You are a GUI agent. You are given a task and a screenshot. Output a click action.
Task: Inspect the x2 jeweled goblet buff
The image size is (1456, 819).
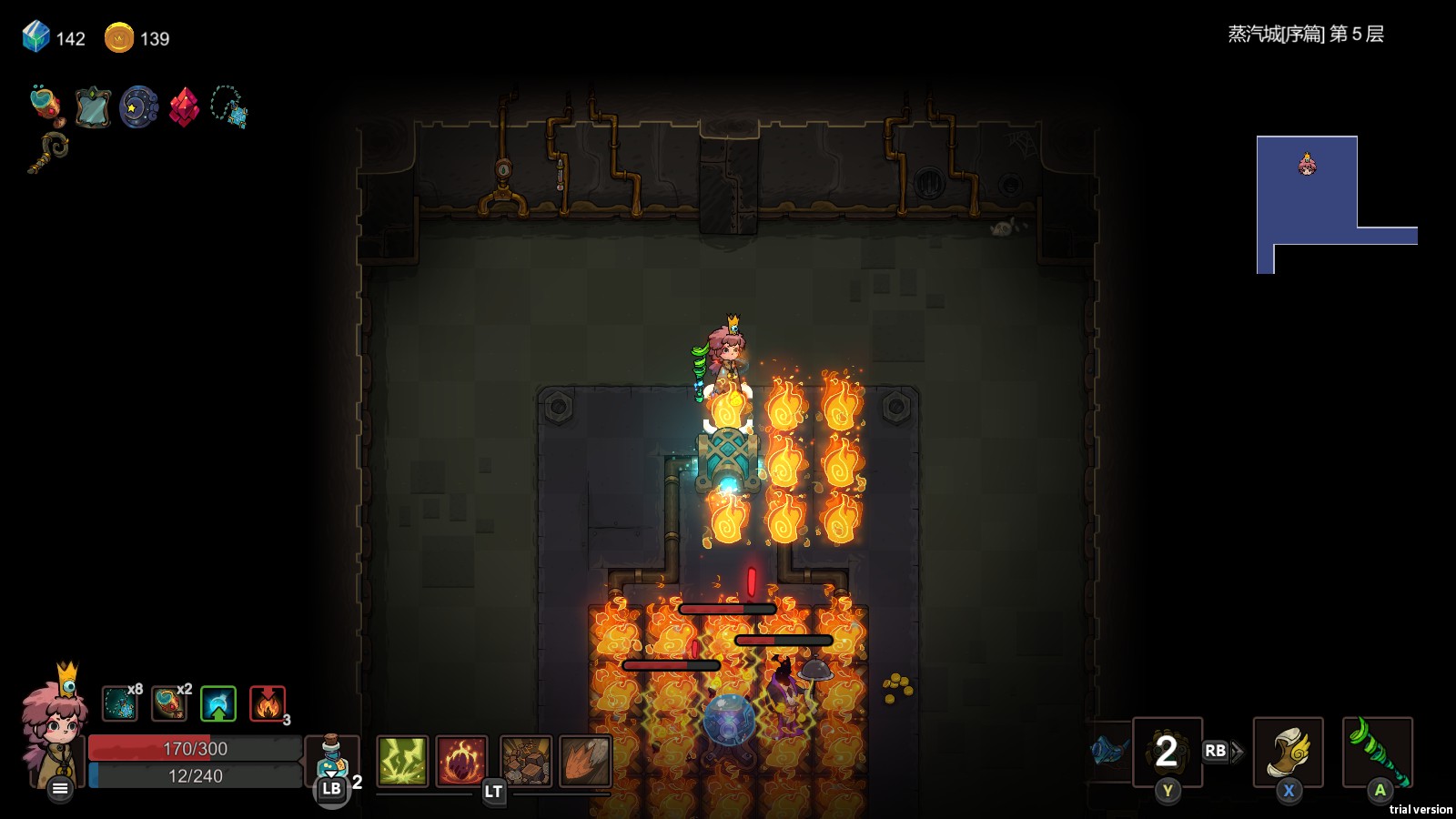[169, 703]
